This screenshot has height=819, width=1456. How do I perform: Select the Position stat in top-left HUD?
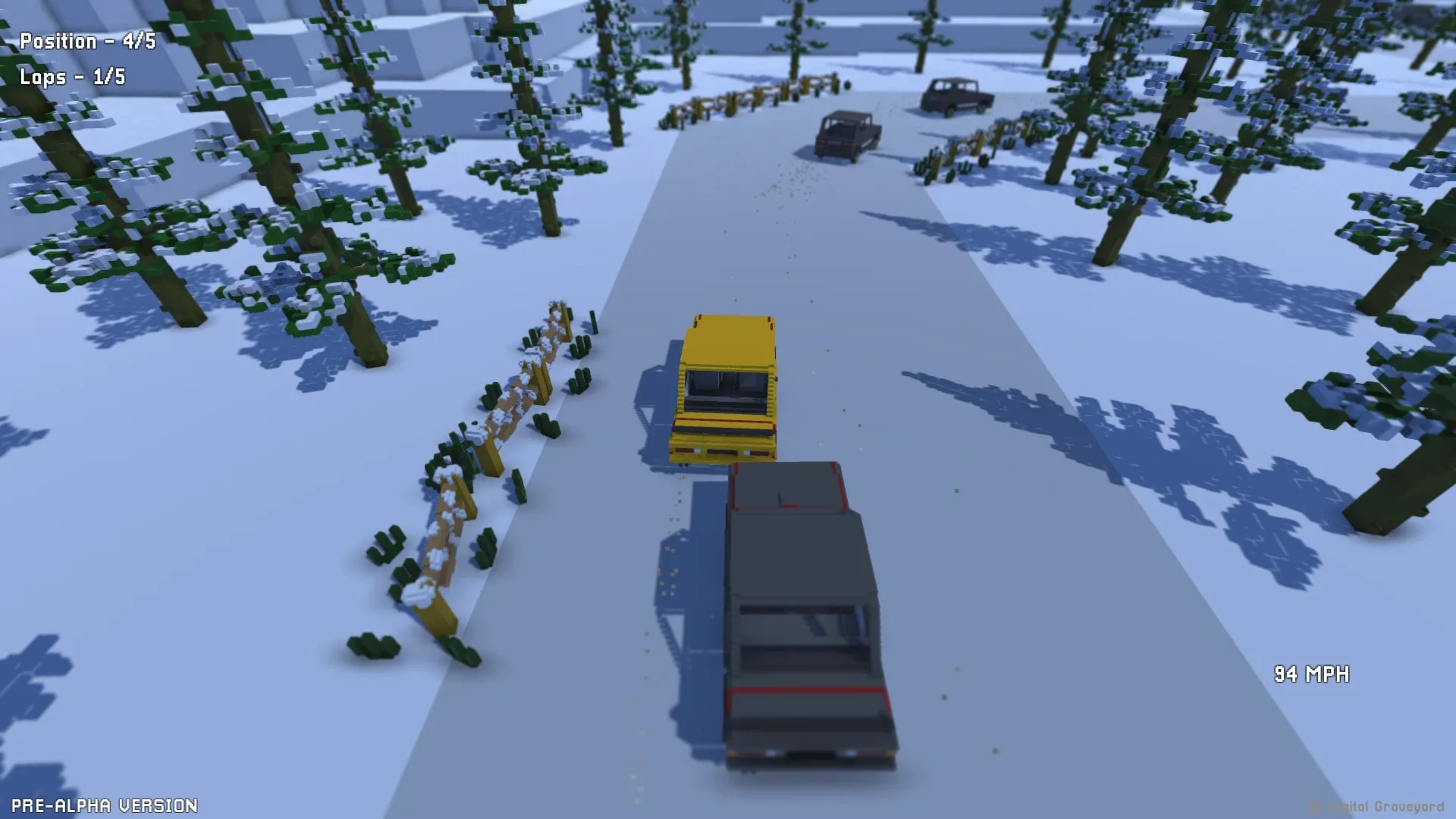(87, 42)
